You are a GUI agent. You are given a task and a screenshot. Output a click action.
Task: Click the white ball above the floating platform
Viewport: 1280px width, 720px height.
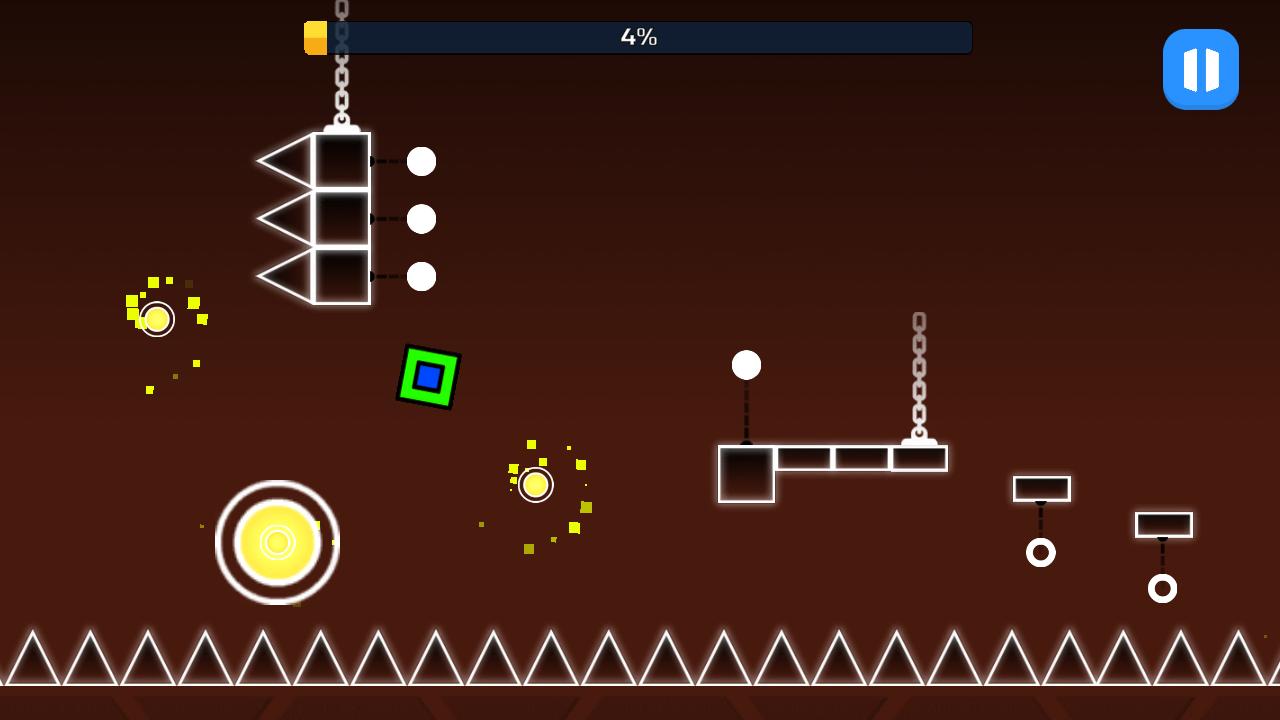pos(746,366)
